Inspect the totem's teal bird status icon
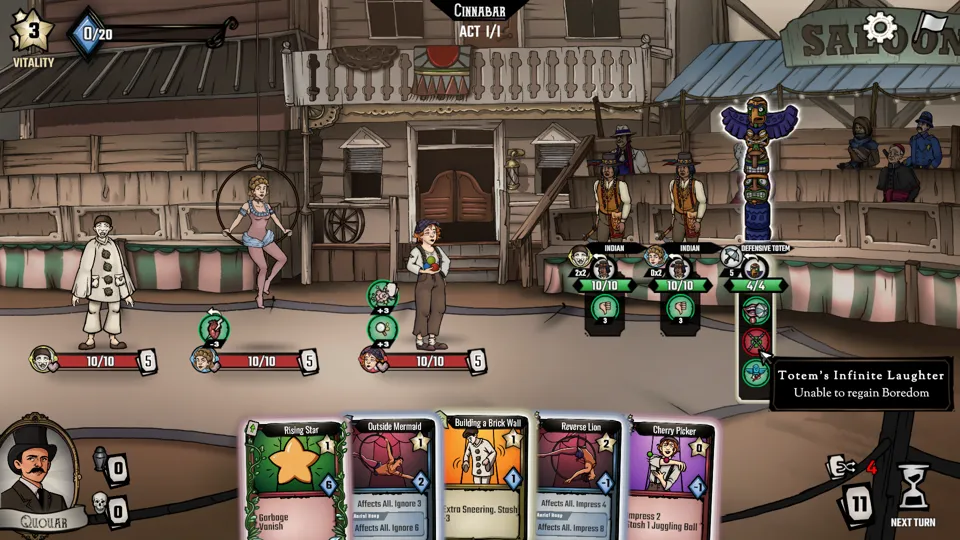Screen dimensions: 960x540 pyautogui.click(x=756, y=374)
